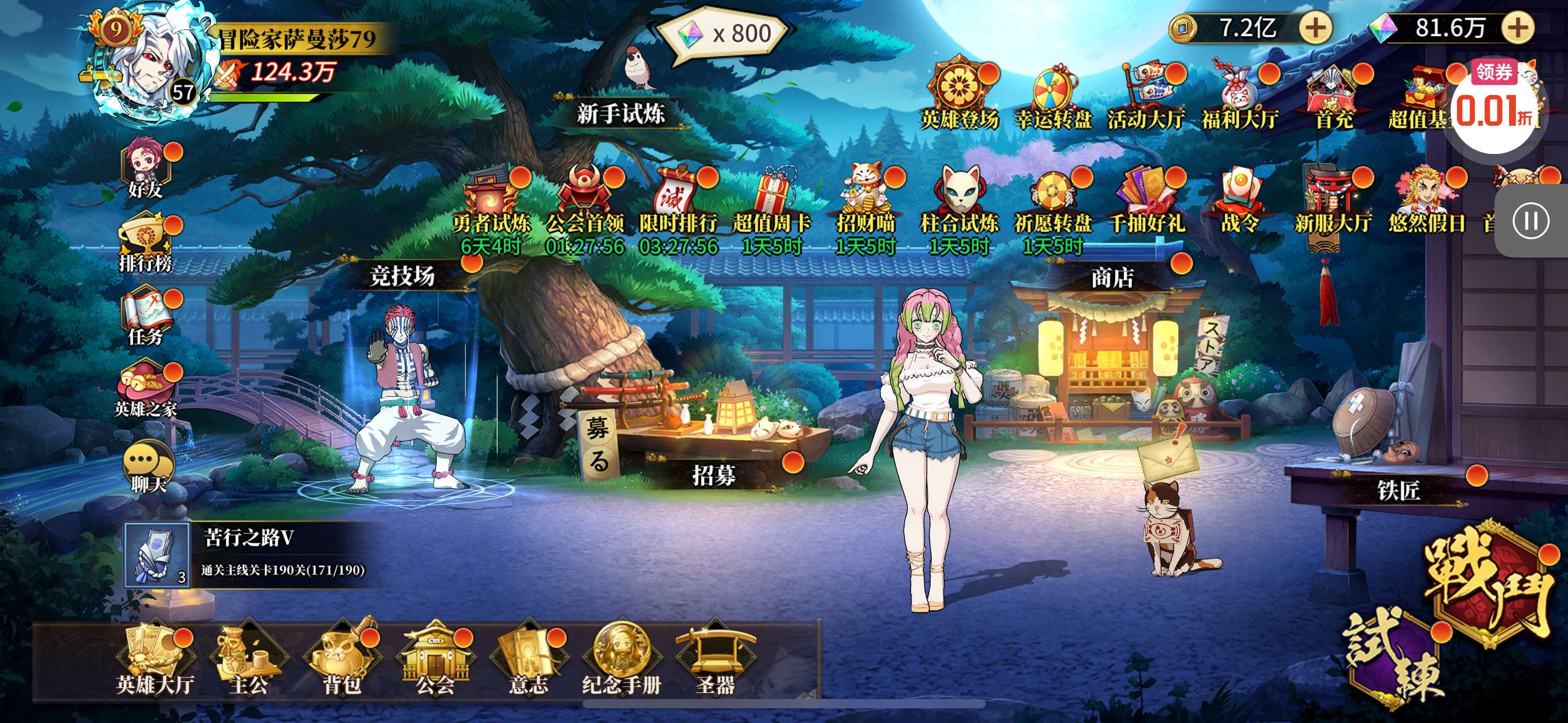Viewport: 1568px width, 723px height.
Task: Enter the 竞技场 arena
Action: coord(402,276)
